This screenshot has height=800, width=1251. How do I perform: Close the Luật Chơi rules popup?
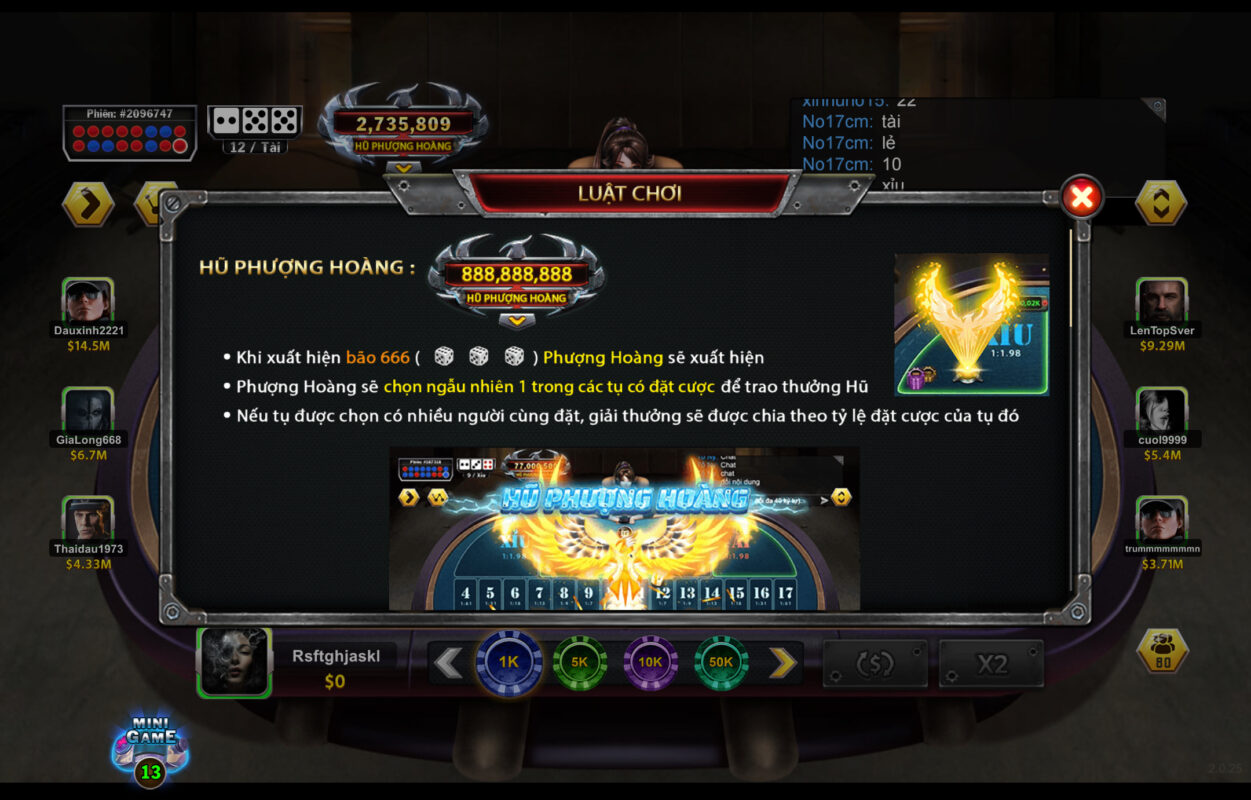[1081, 198]
